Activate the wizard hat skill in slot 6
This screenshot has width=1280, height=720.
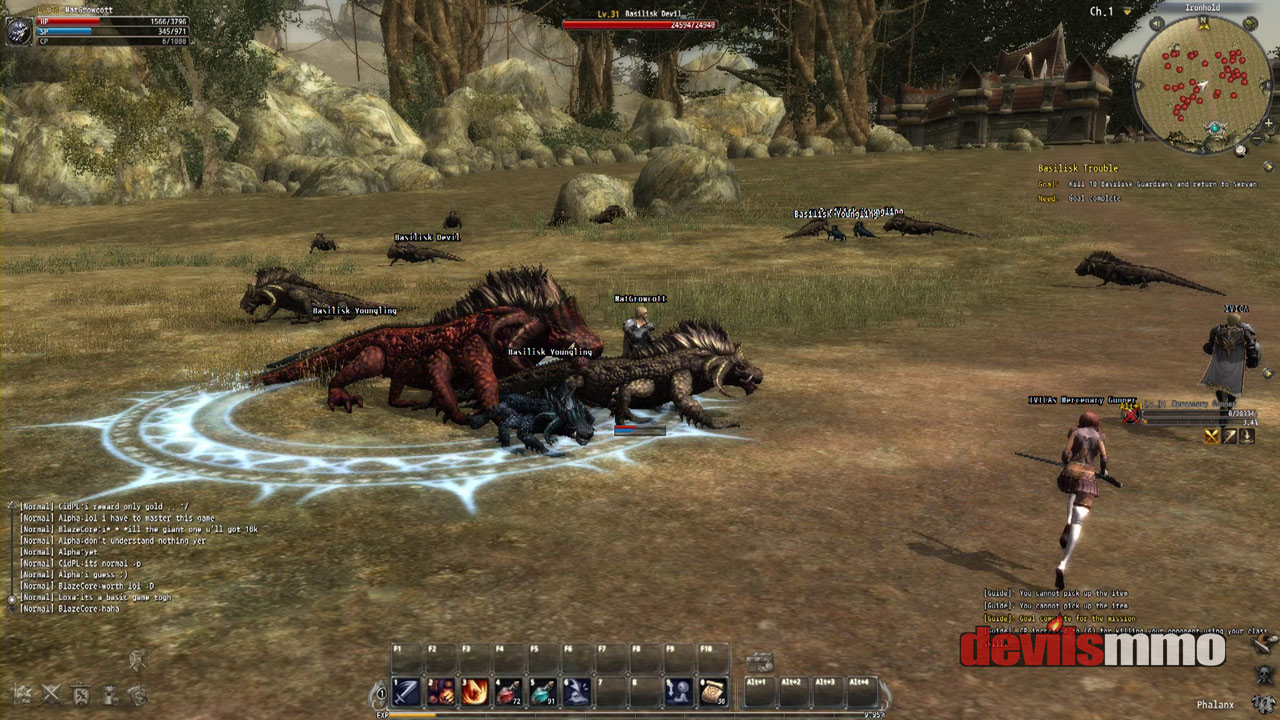click(576, 691)
